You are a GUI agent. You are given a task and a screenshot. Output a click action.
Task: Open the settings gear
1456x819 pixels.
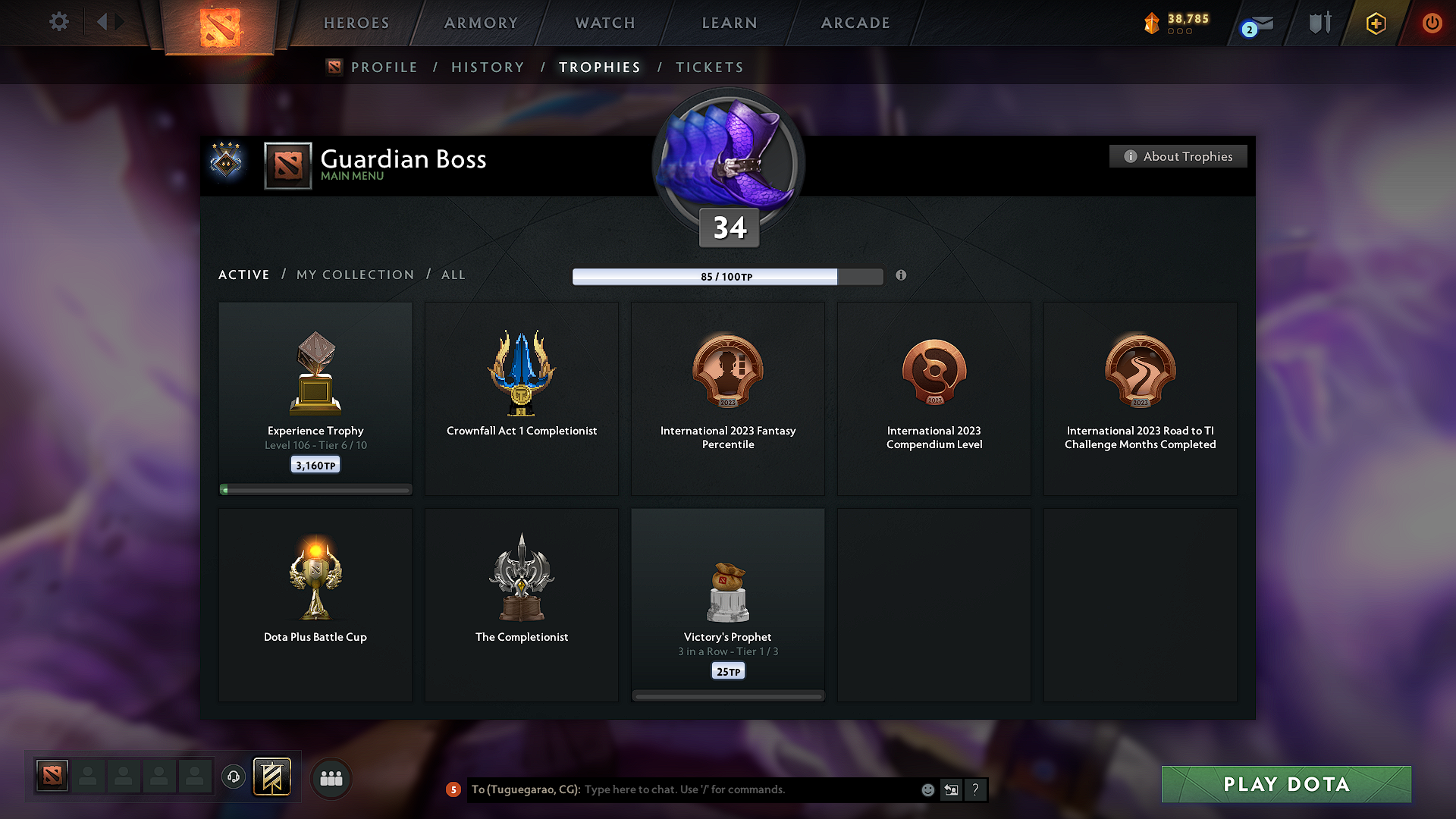click(x=58, y=22)
